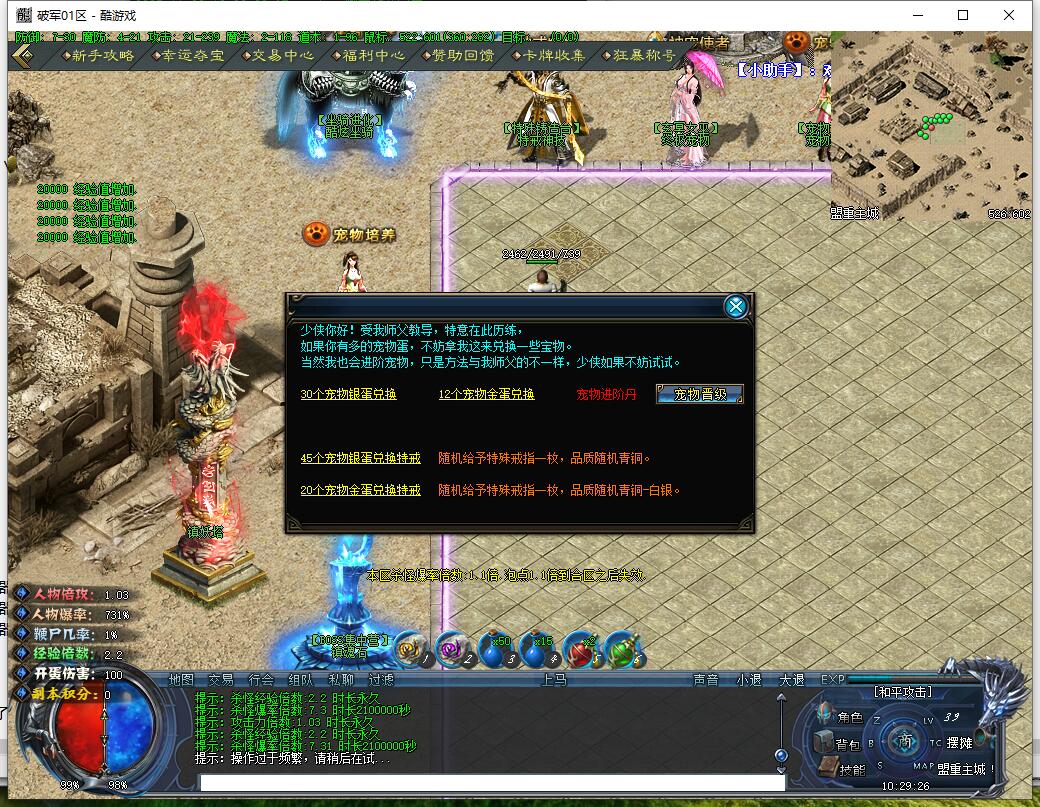Image resolution: width=1040 pixels, height=807 pixels.
Task: Click the minimap
Action: coord(930,130)
